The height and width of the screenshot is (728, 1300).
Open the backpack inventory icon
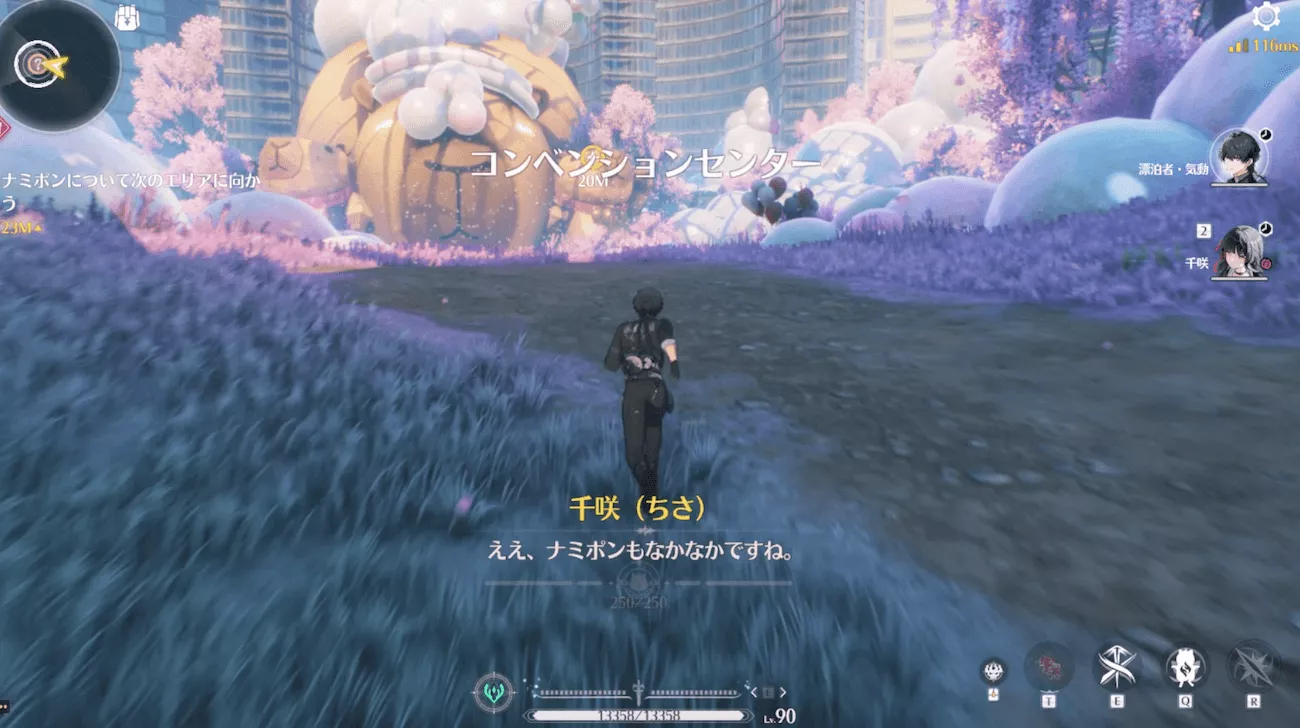click(x=125, y=17)
